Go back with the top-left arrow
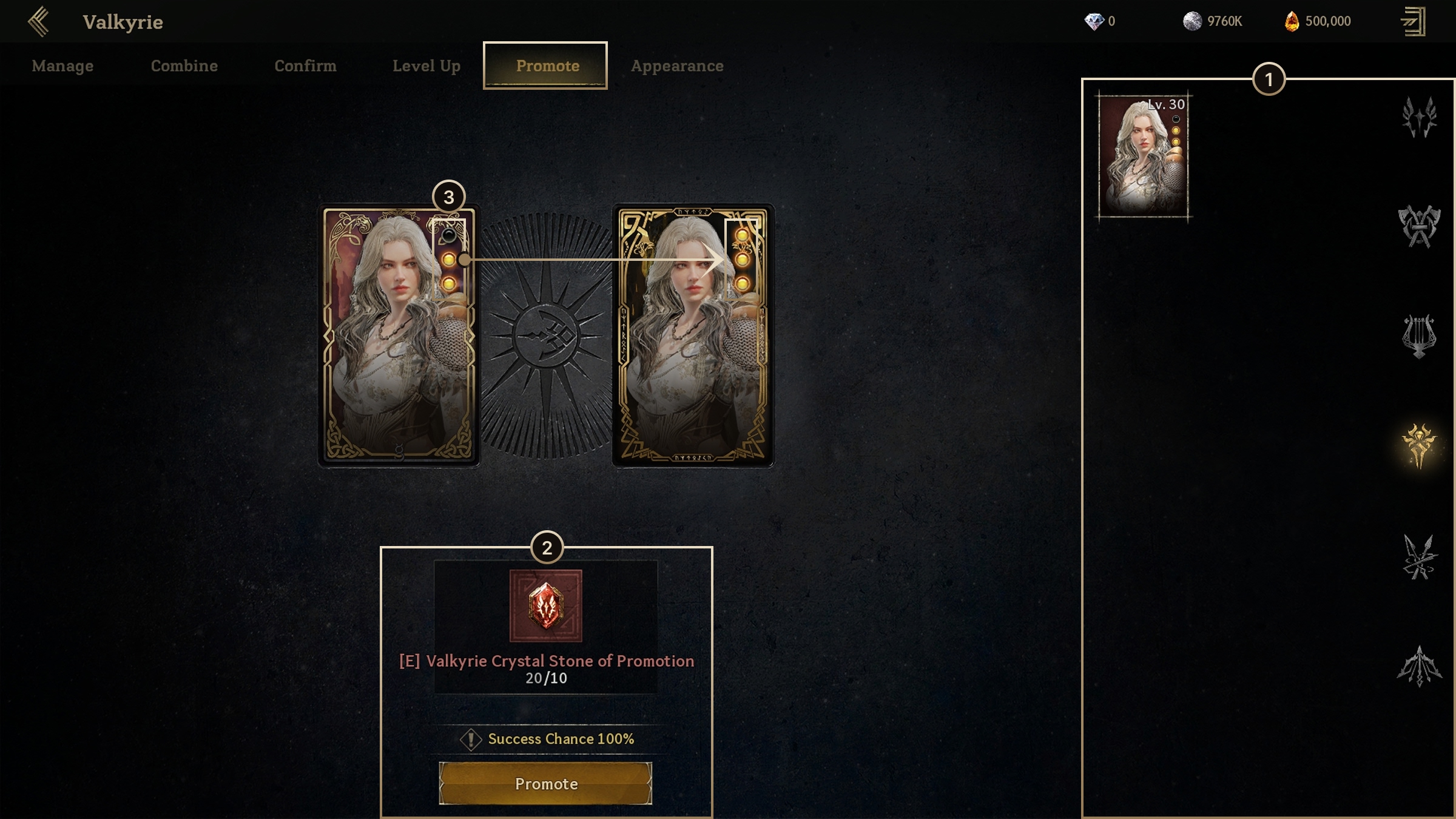 [38, 22]
